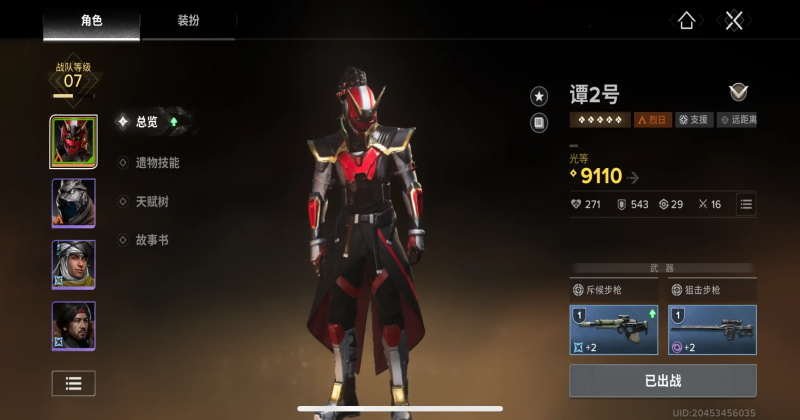The width and height of the screenshot is (800, 420).
Task: Select the 斥候步枪 scout rifle slot
Action: coord(614,330)
